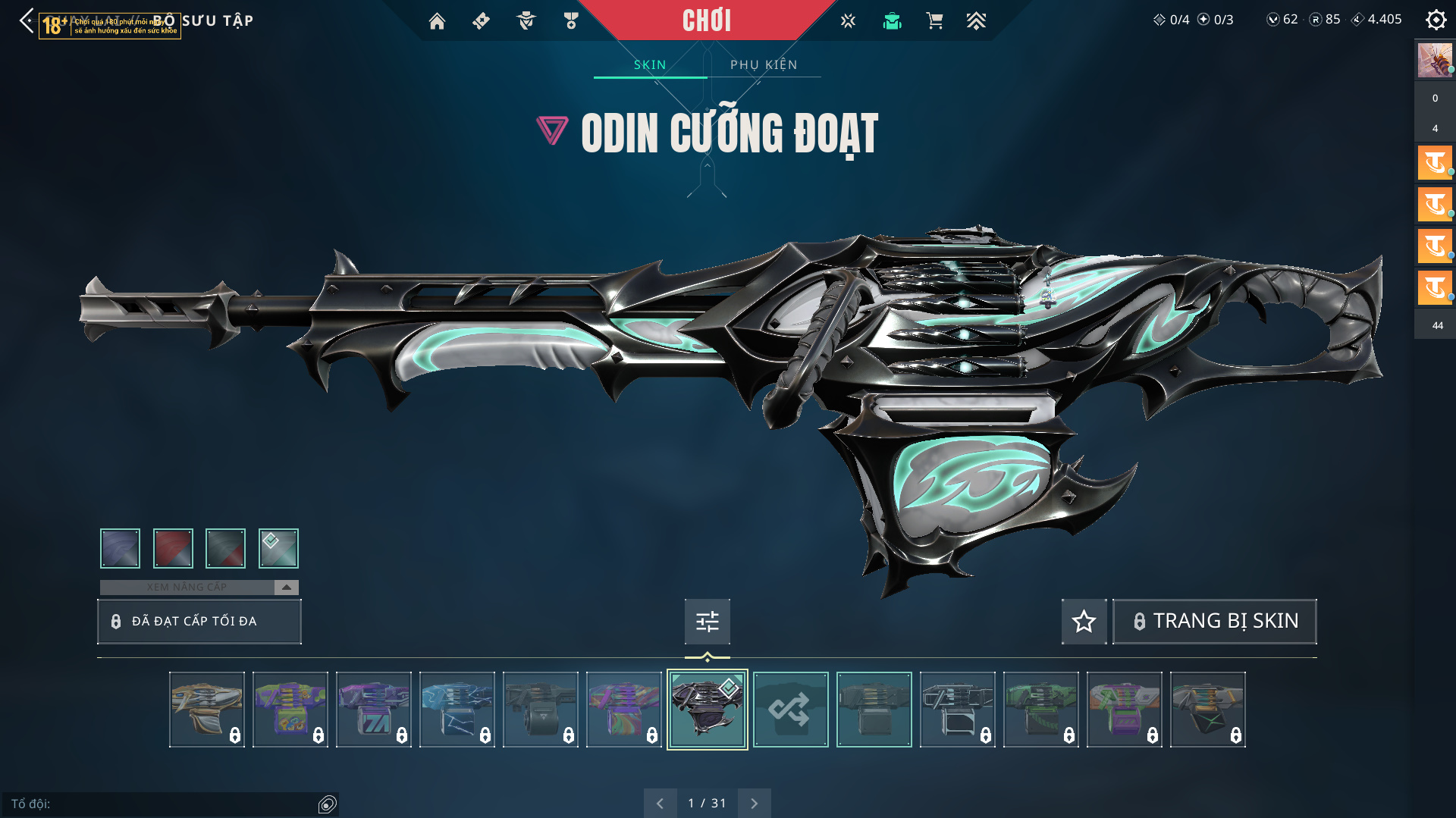Image resolution: width=1456 pixels, height=818 pixels.
Task: Switch to the PHỤ KIỆN tab
Action: tap(764, 65)
